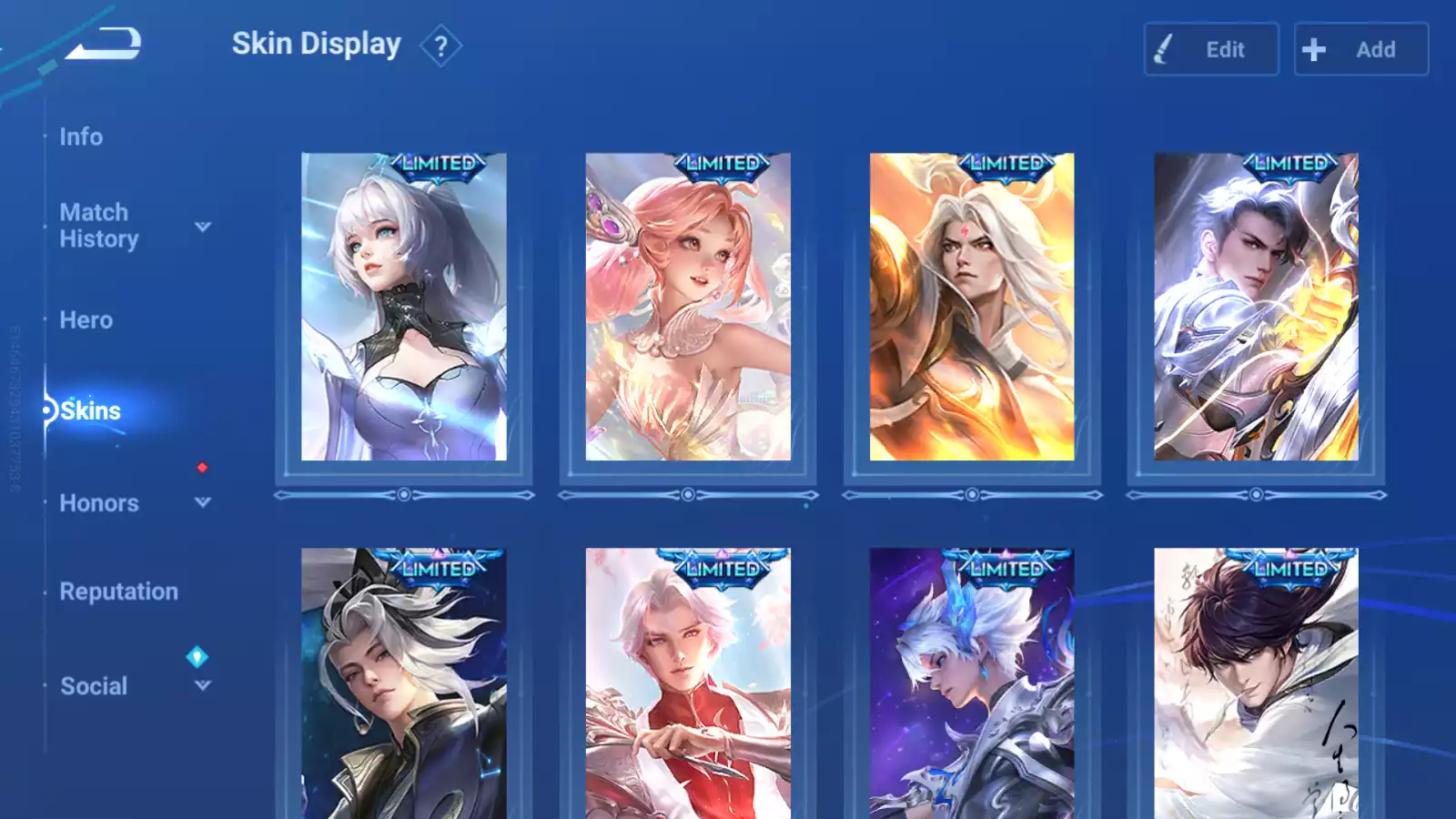The height and width of the screenshot is (819, 1456).
Task: Open the Match History tab
Action: point(98,226)
